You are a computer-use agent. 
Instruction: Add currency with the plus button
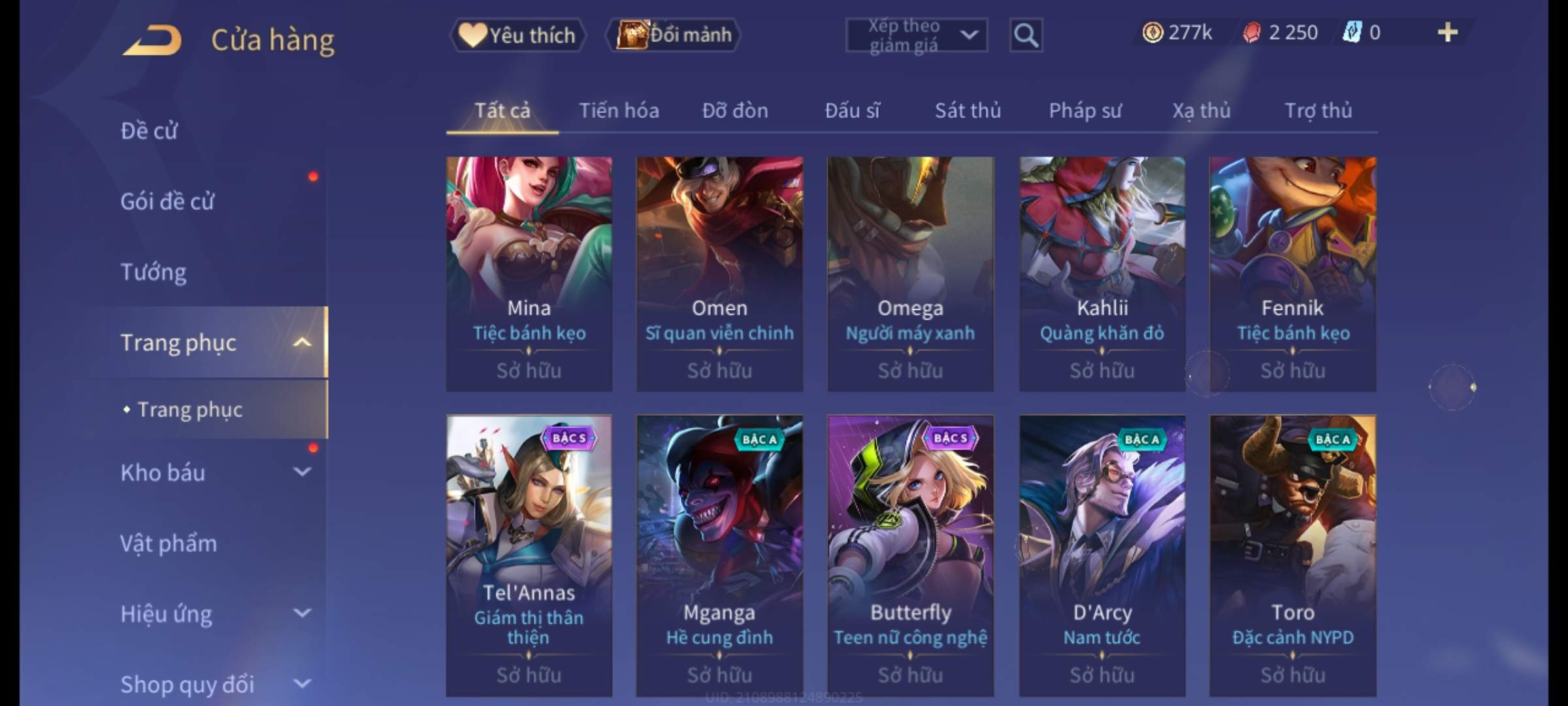pos(1447,33)
